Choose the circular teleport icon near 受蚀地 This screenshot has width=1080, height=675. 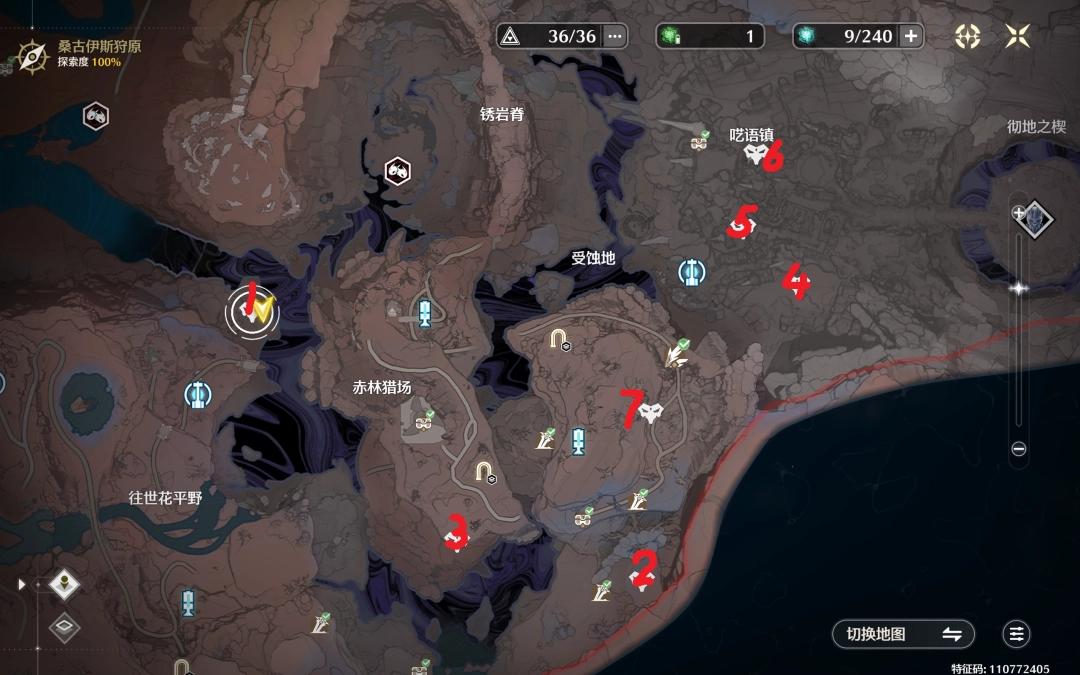(690, 271)
